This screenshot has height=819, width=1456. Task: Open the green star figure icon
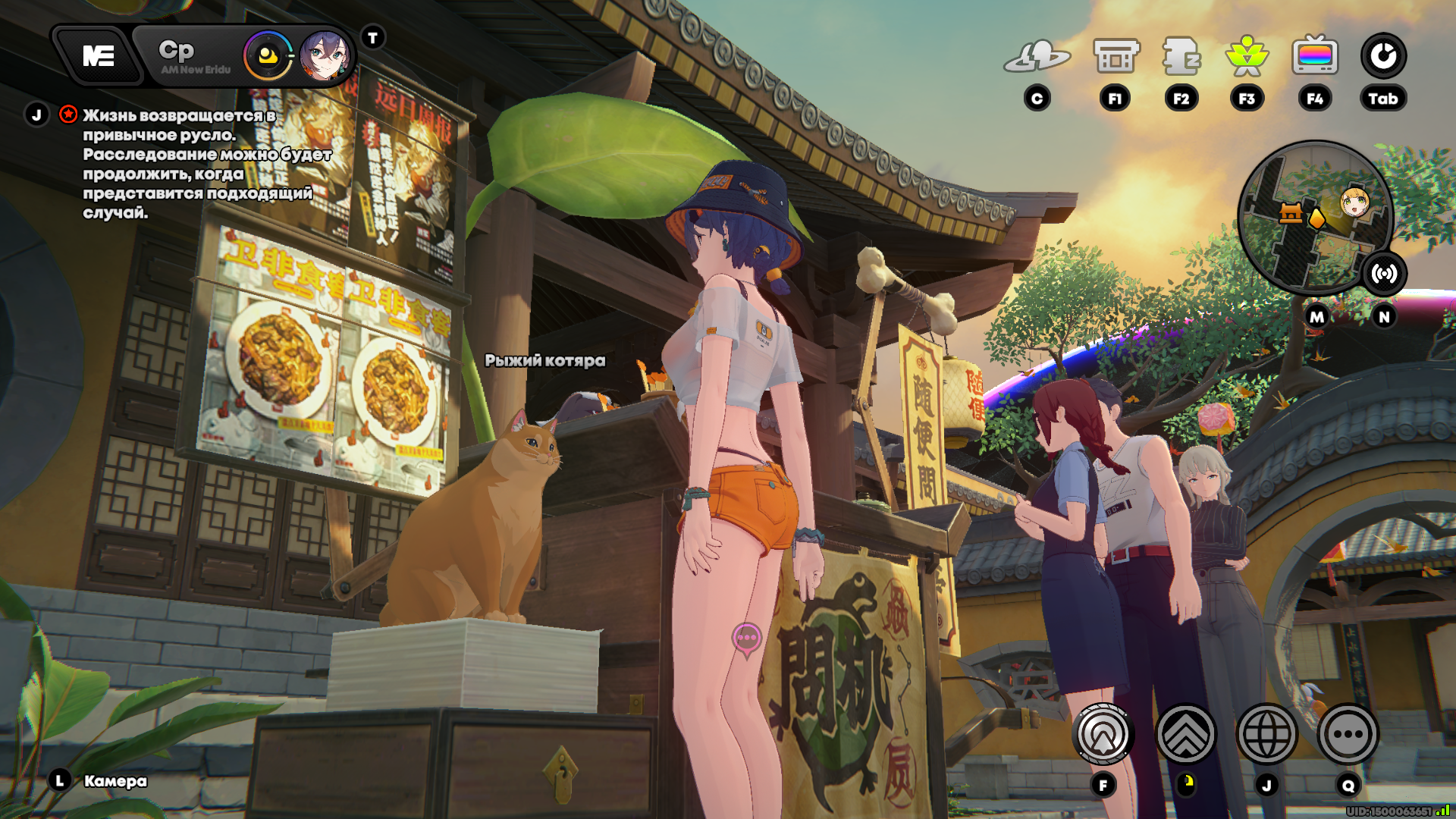pyautogui.click(x=1247, y=56)
